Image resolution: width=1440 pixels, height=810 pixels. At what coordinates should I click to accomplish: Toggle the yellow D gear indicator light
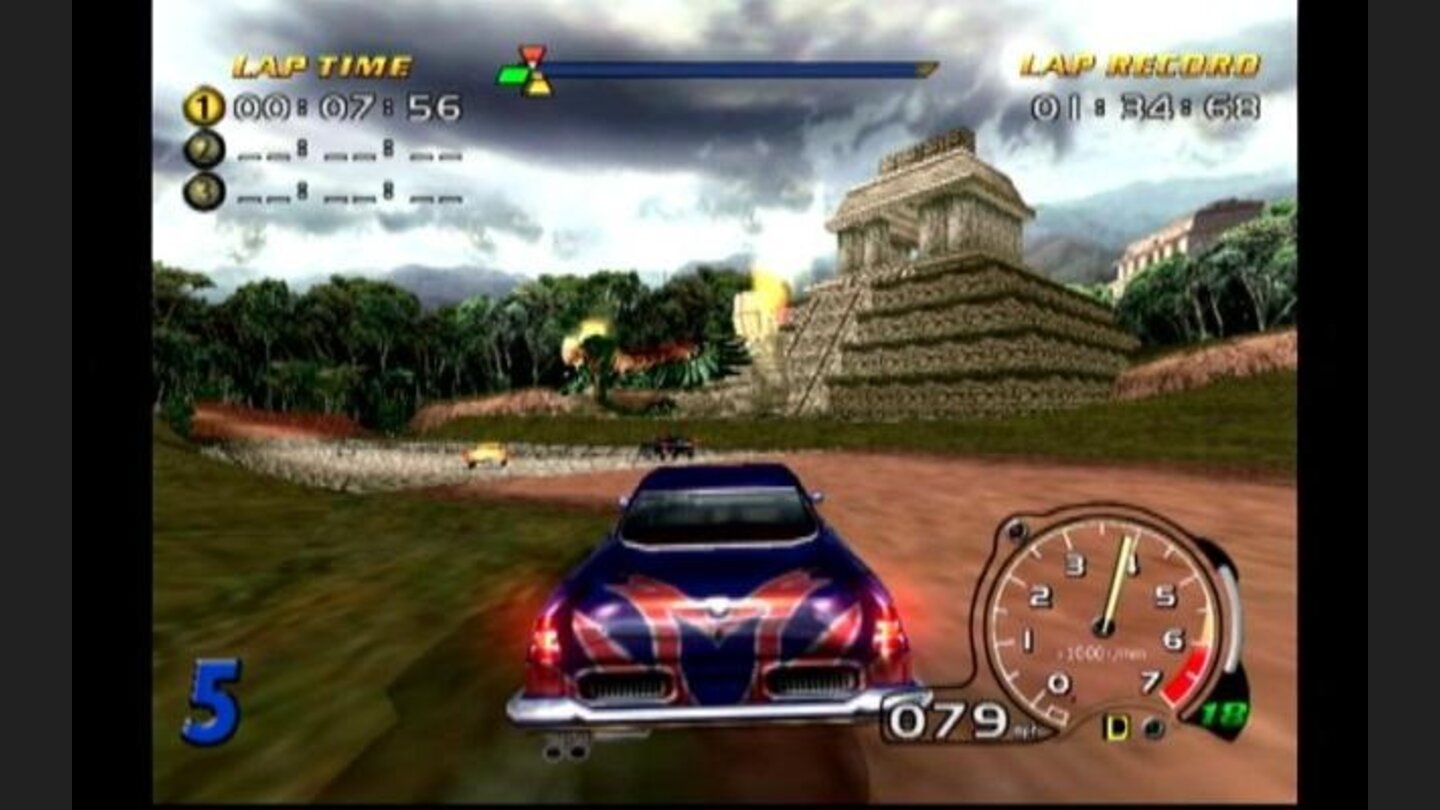[x=1116, y=728]
